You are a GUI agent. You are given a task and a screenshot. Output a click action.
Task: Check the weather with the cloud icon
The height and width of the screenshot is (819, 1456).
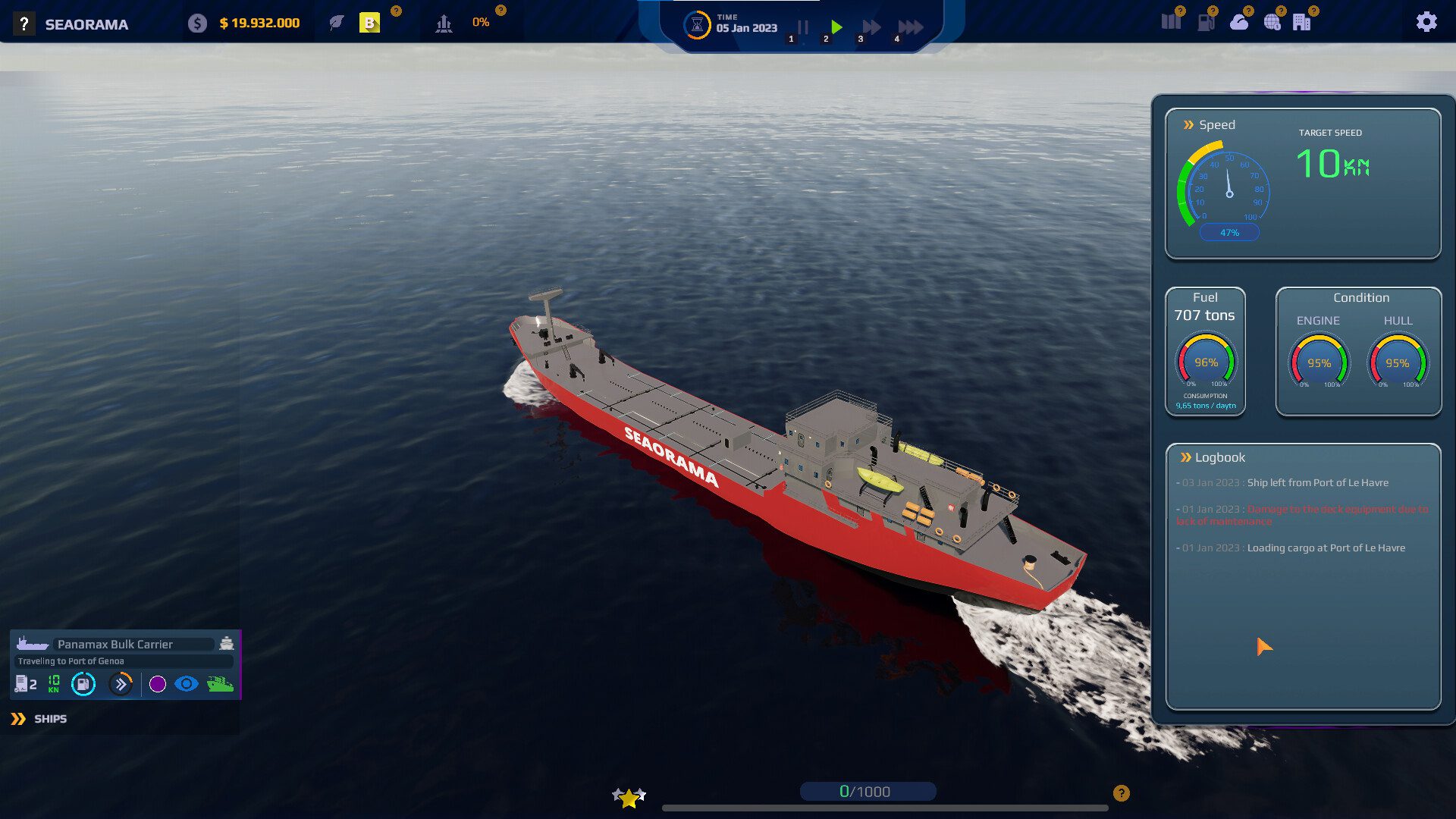pyautogui.click(x=1239, y=23)
